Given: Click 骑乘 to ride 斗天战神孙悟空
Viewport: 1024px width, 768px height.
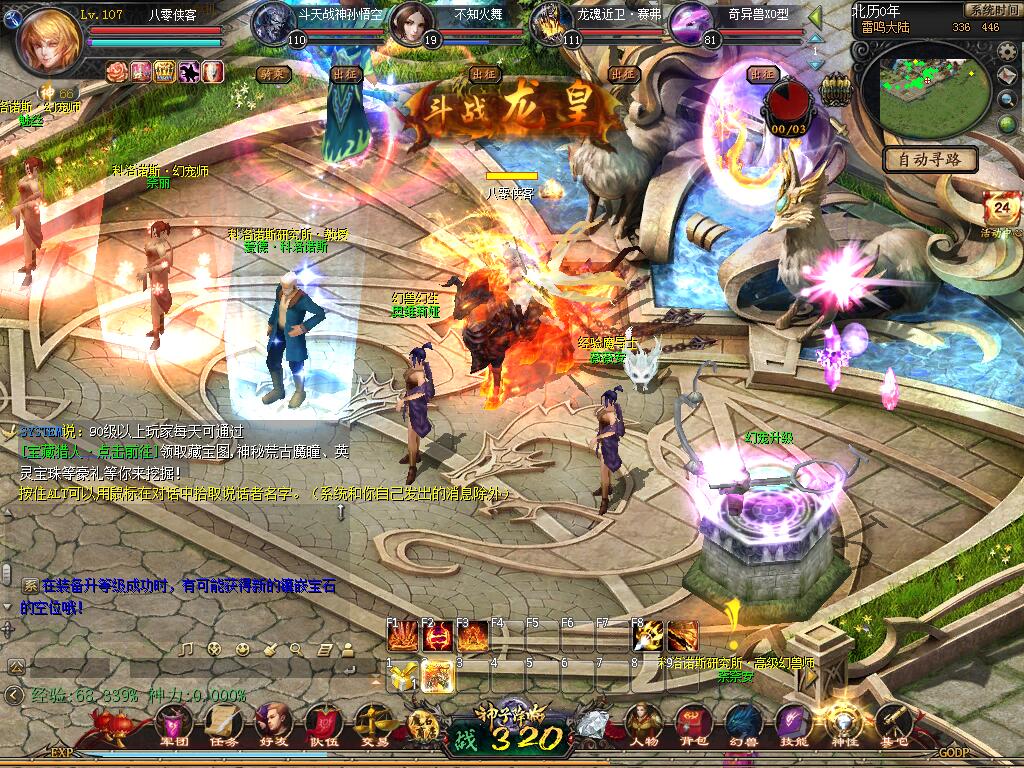Looking at the screenshot, I should point(273,74).
